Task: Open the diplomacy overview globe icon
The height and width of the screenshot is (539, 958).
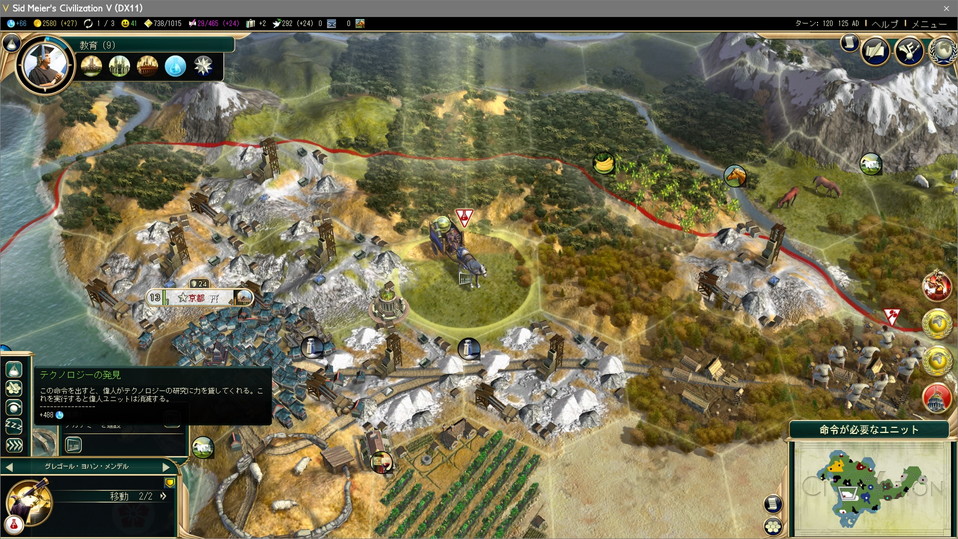Action: pyautogui.click(x=942, y=48)
